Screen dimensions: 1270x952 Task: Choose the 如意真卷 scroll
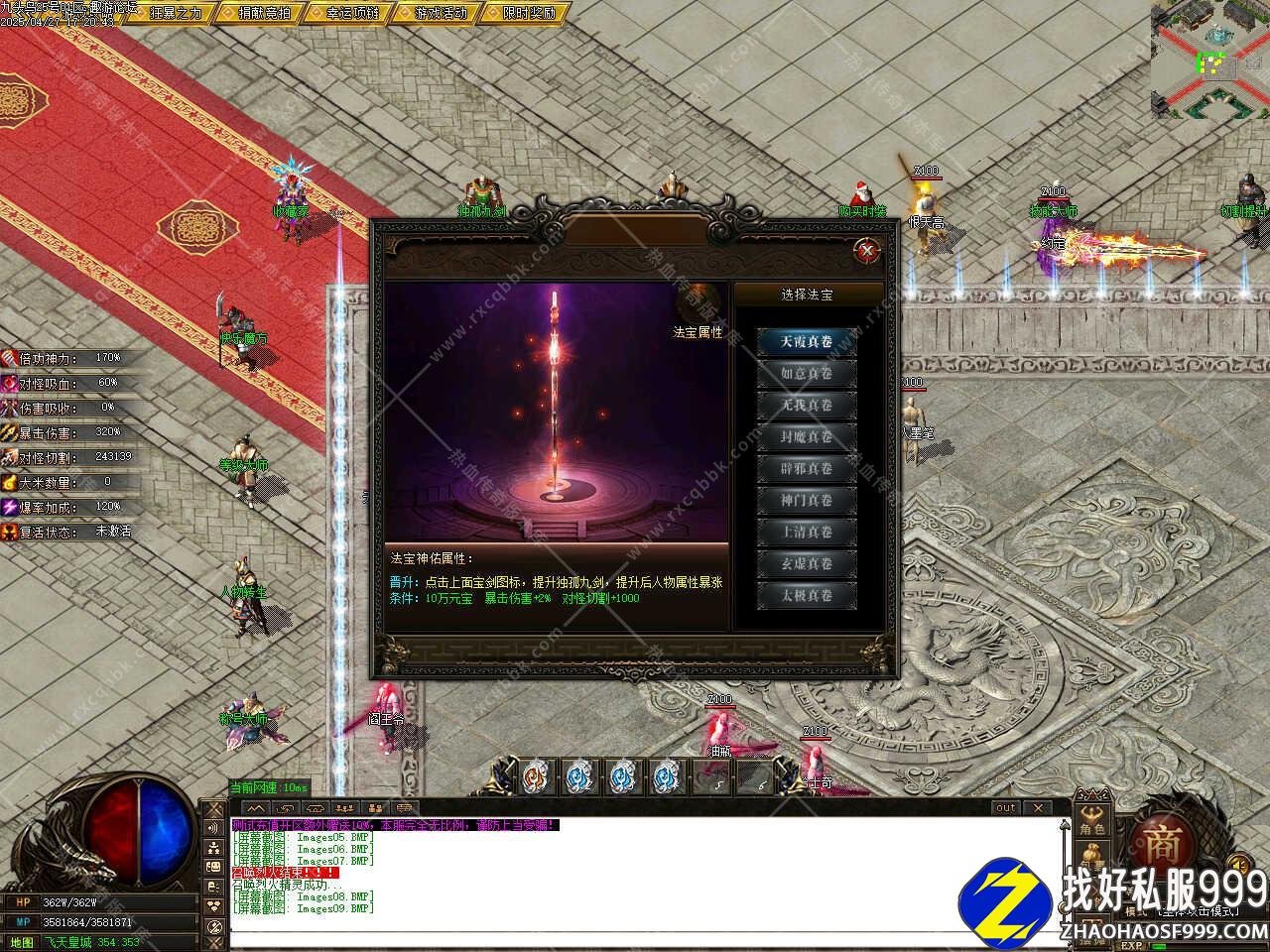click(x=806, y=374)
